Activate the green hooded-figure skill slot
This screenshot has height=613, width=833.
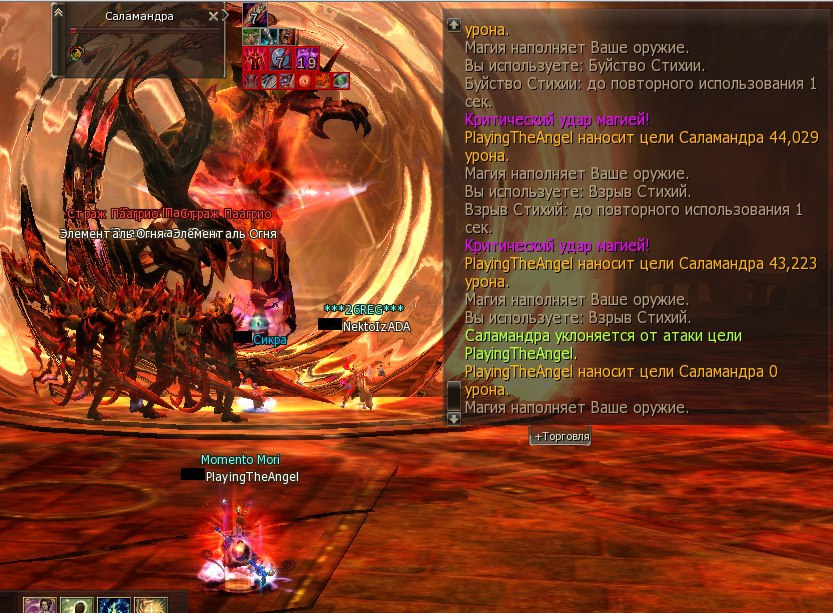coord(77,605)
